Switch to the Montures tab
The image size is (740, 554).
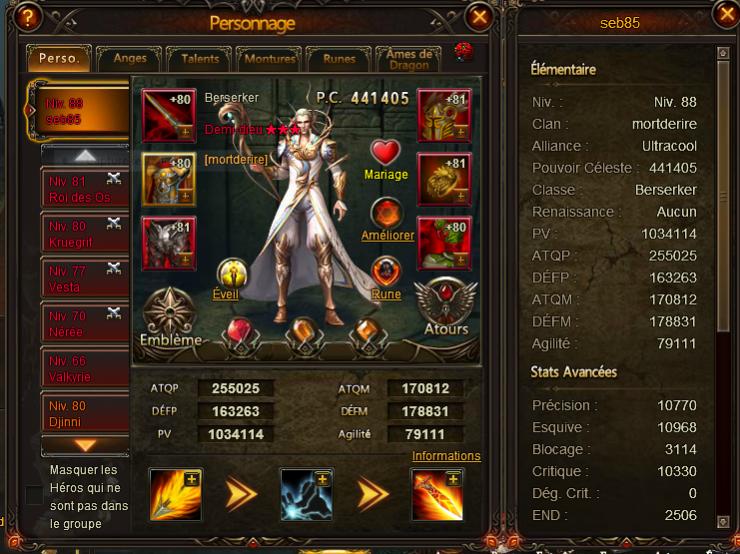[x=269, y=59]
